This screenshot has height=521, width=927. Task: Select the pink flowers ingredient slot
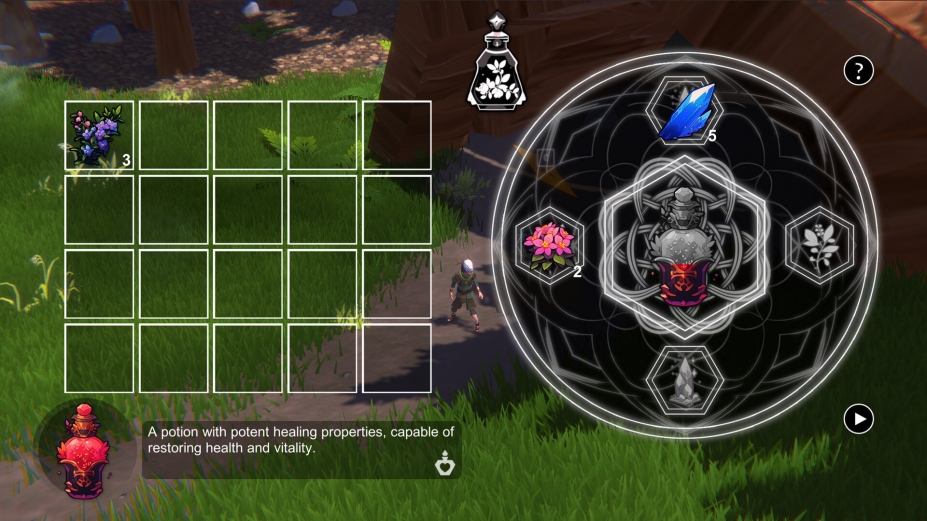549,244
